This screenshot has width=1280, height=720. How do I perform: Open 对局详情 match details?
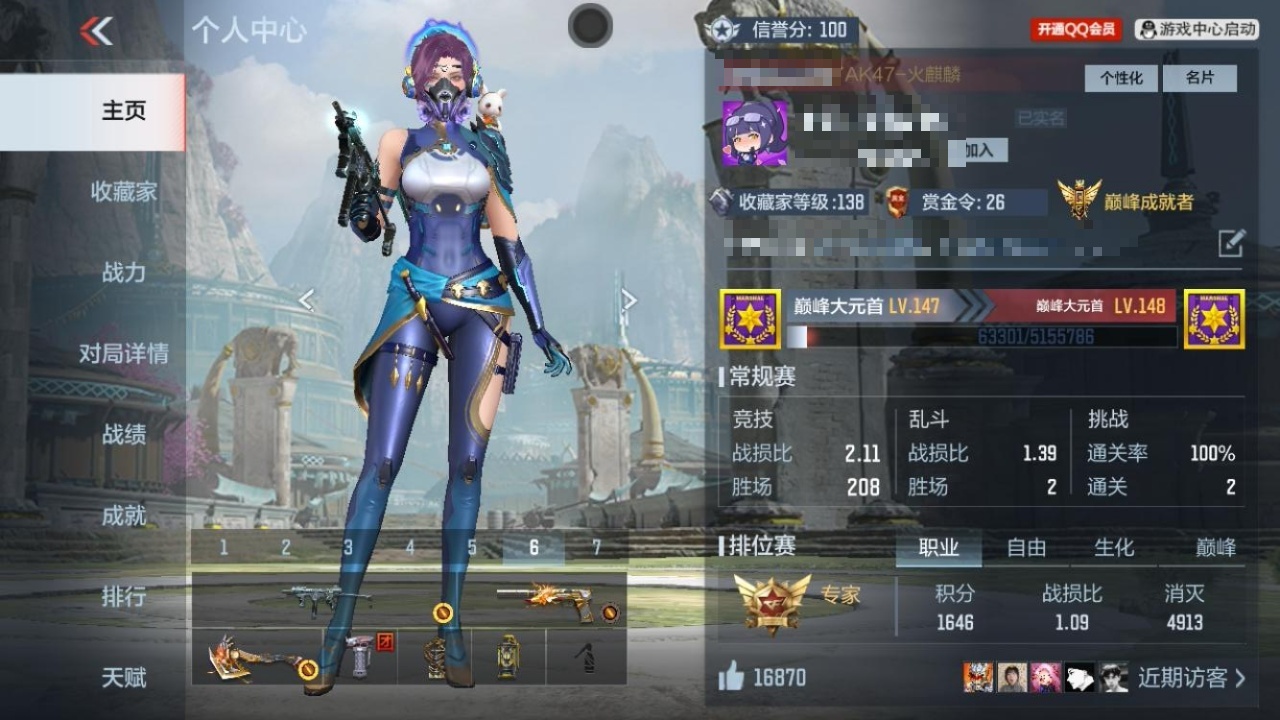pos(124,353)
